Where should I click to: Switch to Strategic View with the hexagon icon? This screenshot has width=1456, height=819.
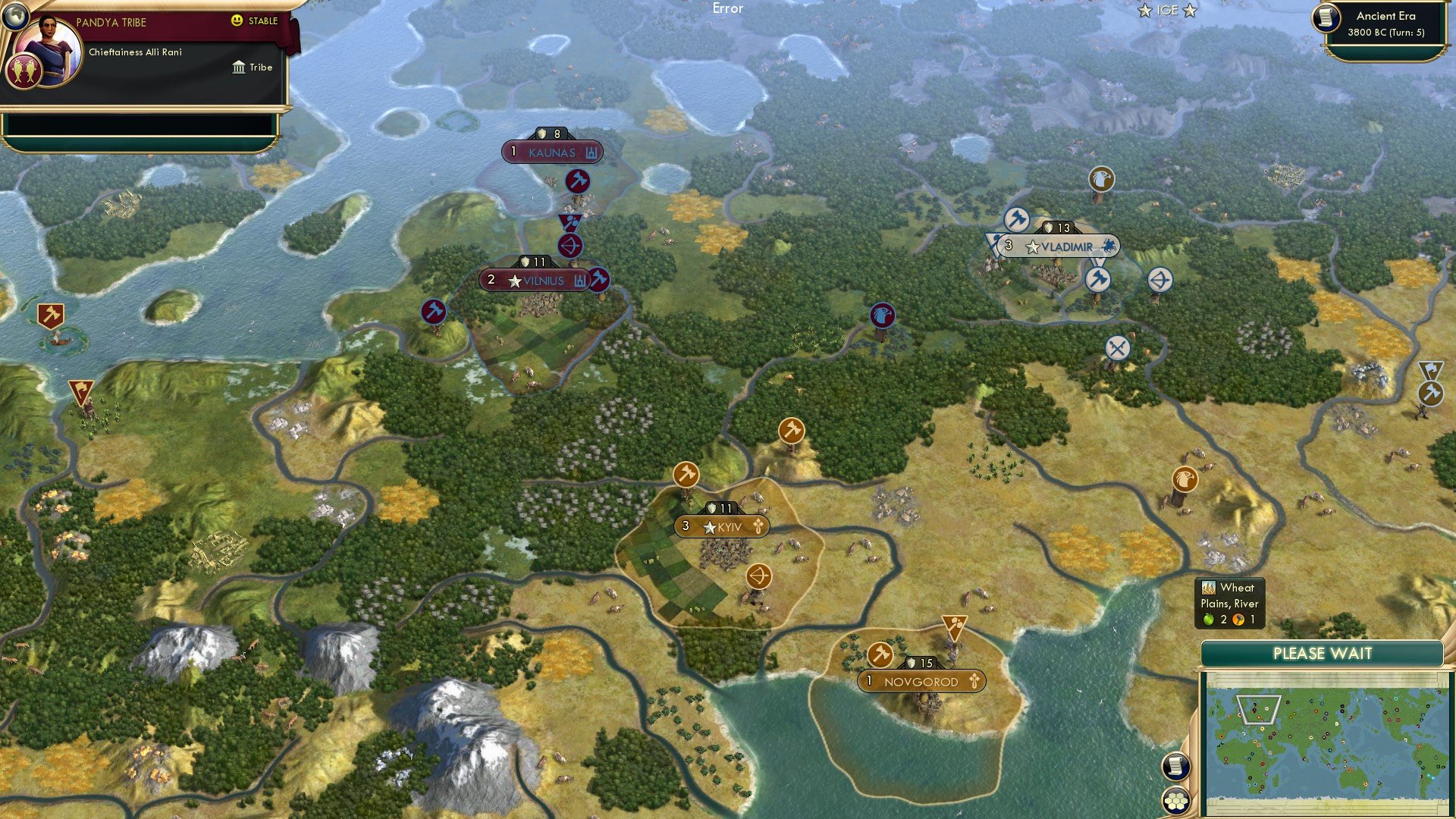pyautogui.click(x=1175, y=799)
